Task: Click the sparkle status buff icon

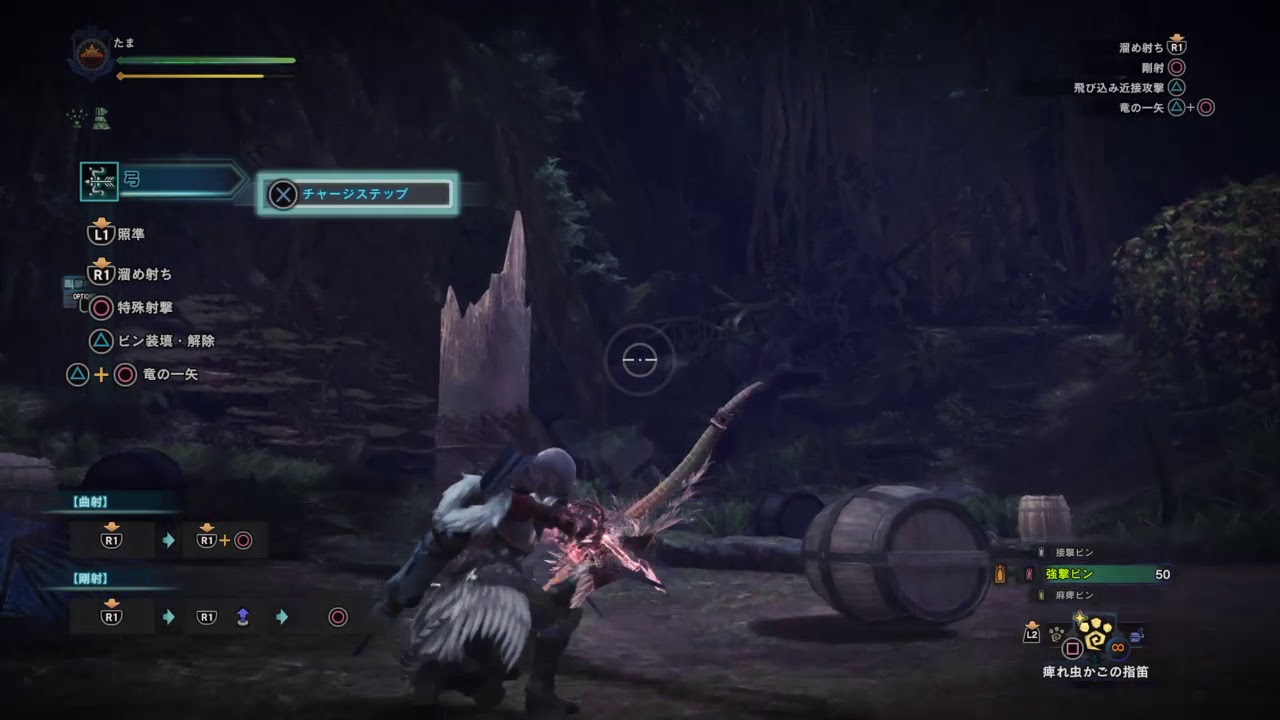Action: point(77,119)
